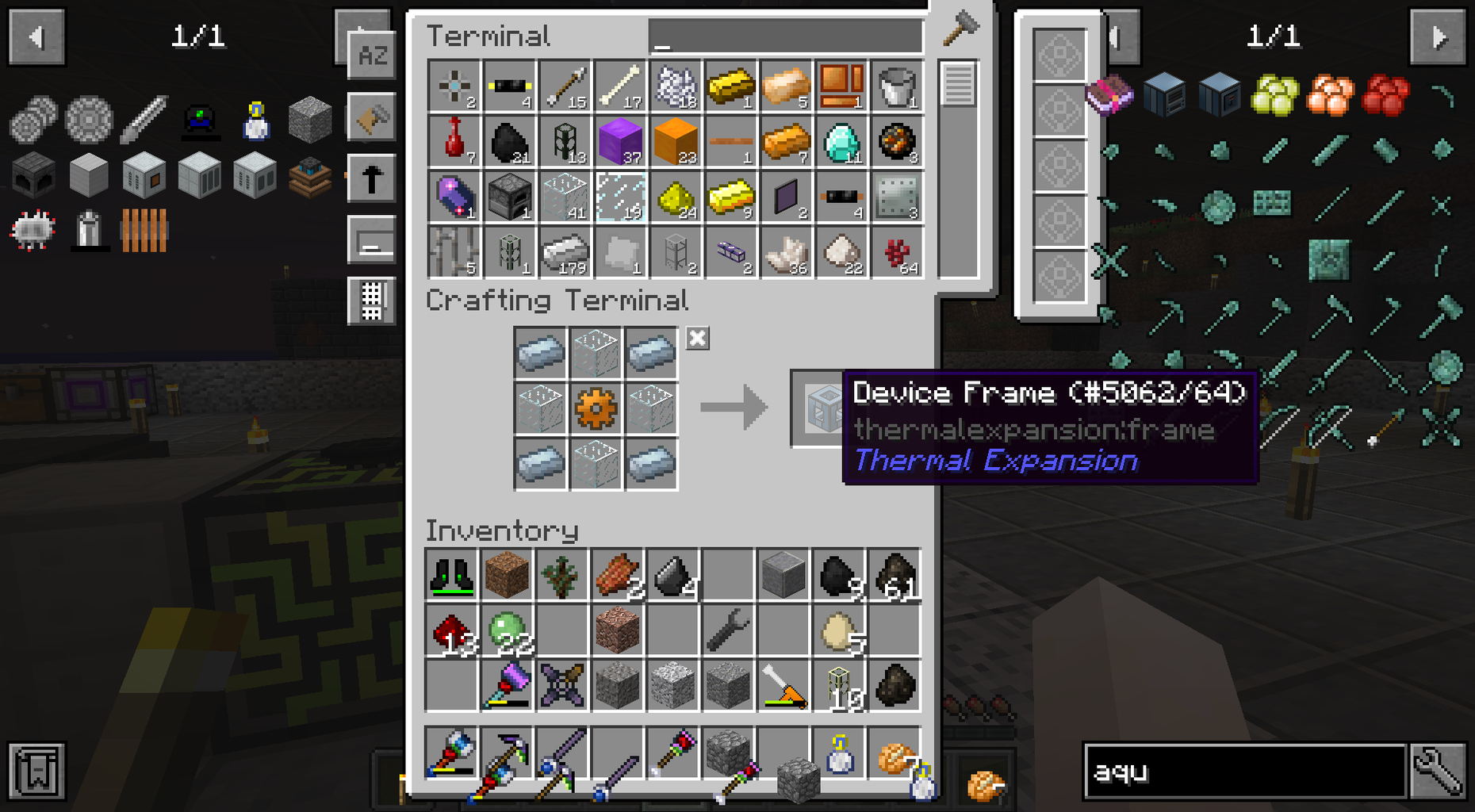Select the diamond in the terminal grid

842,143
